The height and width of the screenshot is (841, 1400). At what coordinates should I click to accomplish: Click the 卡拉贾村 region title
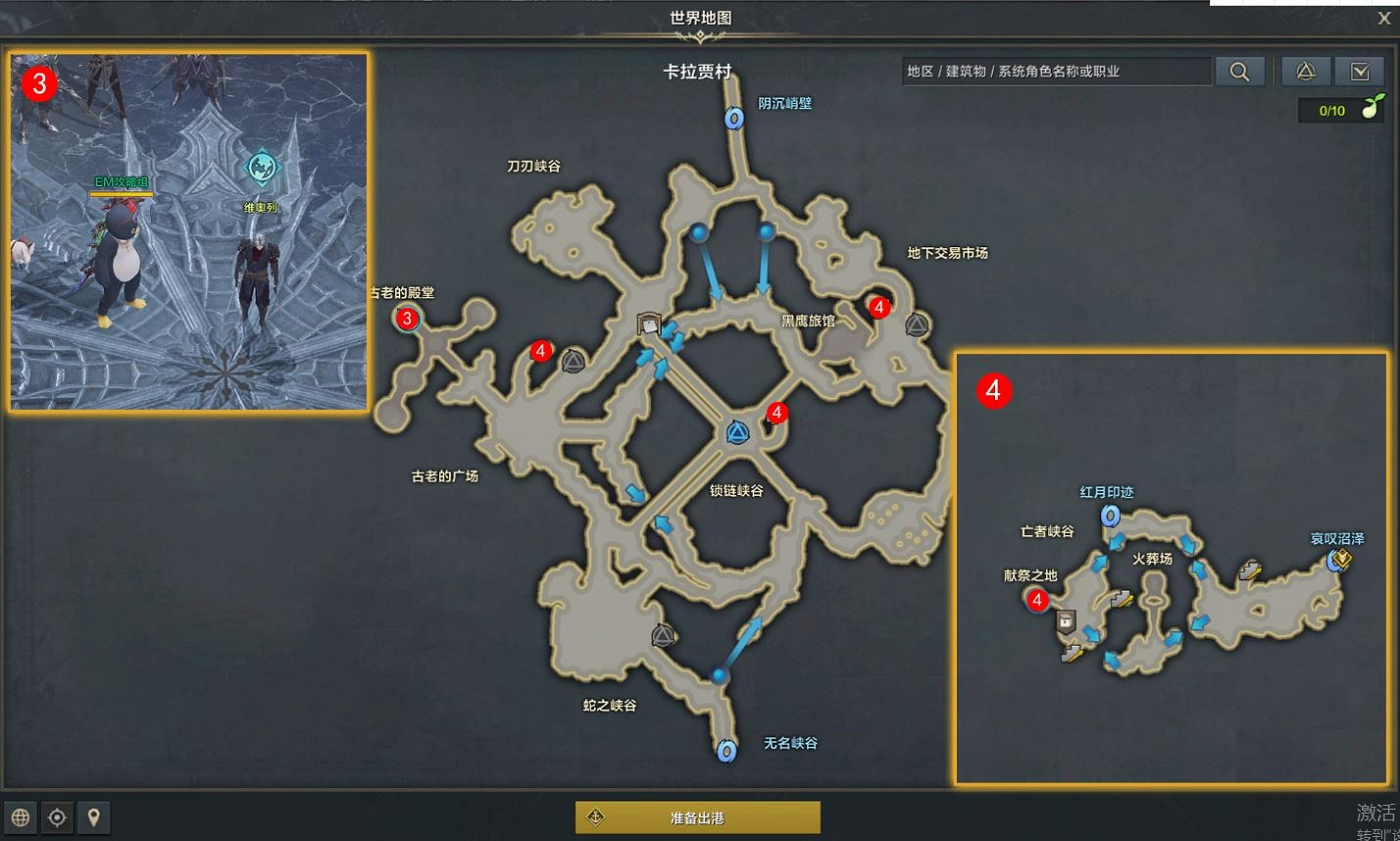pos(699,72)
